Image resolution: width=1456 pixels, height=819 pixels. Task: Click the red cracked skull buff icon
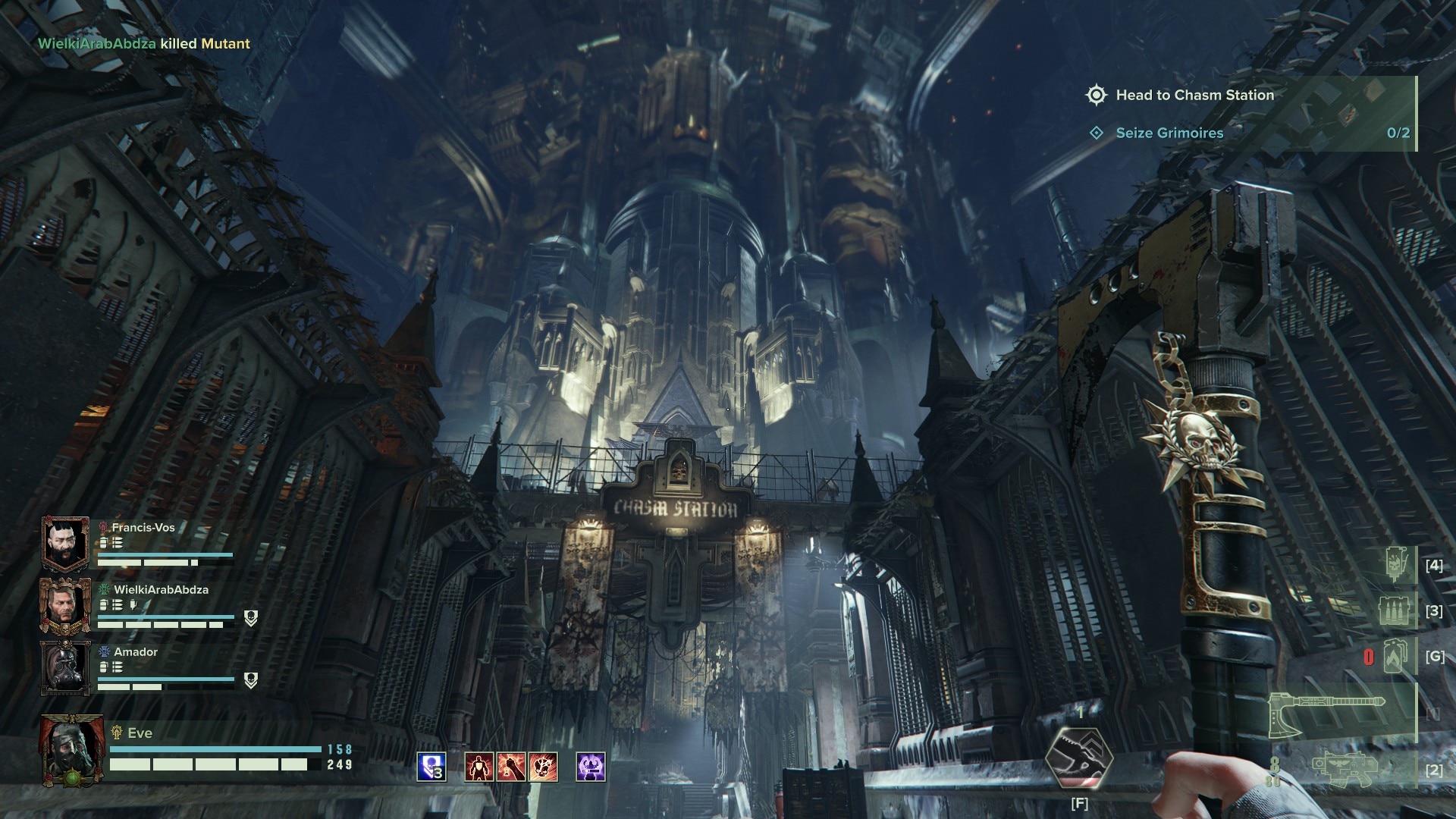tap(544, 767)
